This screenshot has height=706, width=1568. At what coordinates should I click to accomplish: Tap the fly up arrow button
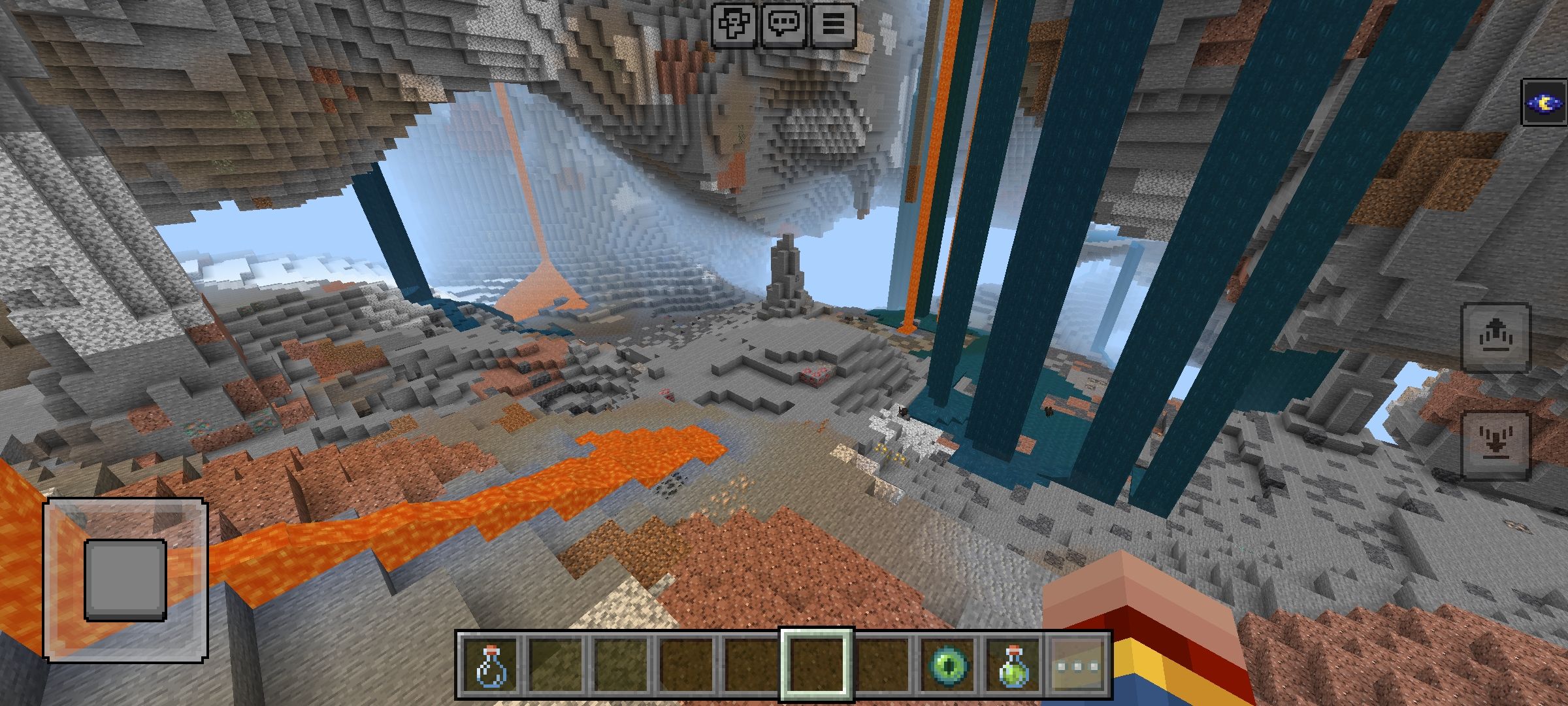tap(1495, 337)
